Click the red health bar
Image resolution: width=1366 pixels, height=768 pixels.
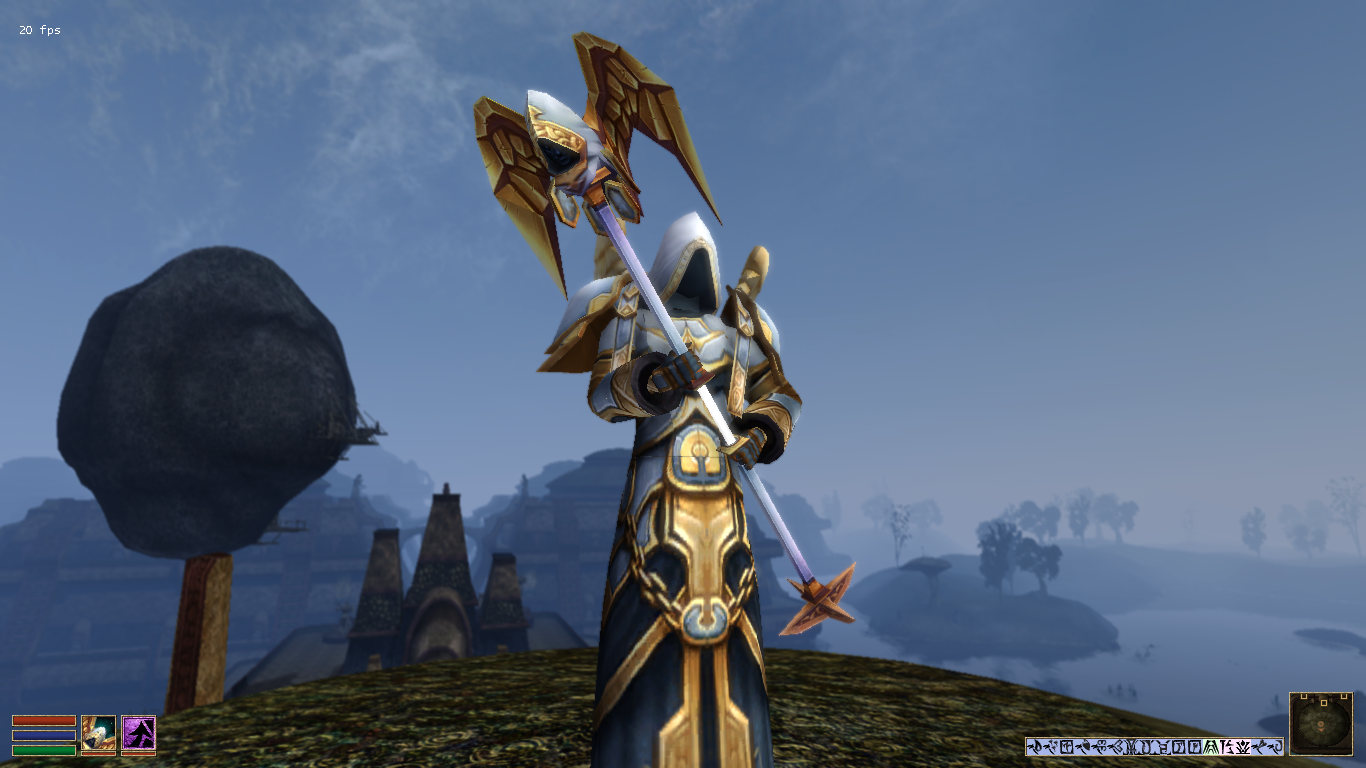[x=44, y=721]
